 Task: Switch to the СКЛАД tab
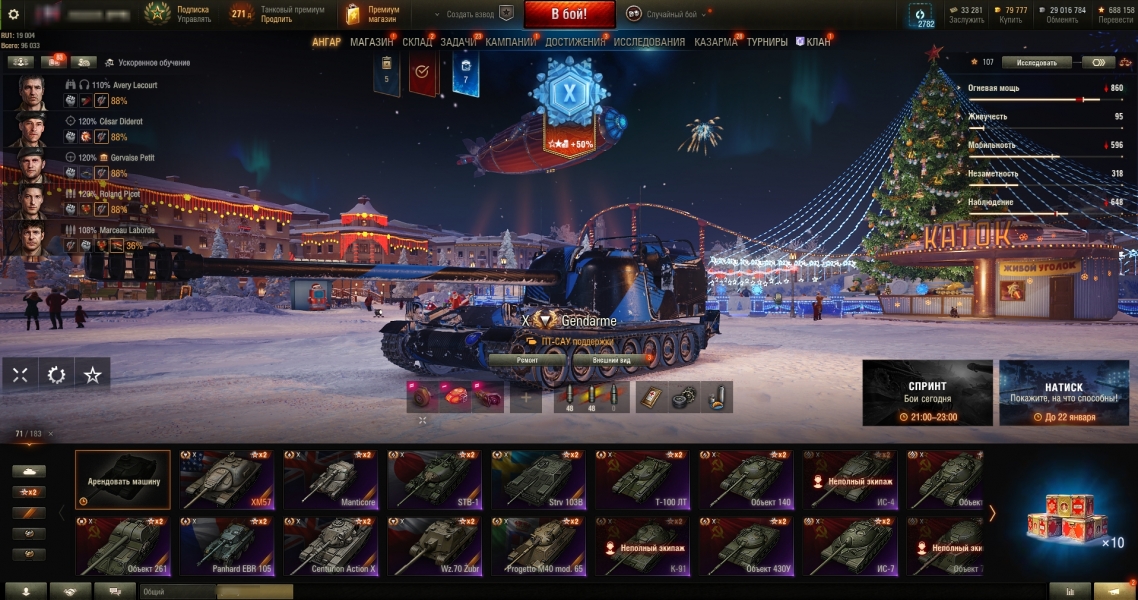coord(417,42)
